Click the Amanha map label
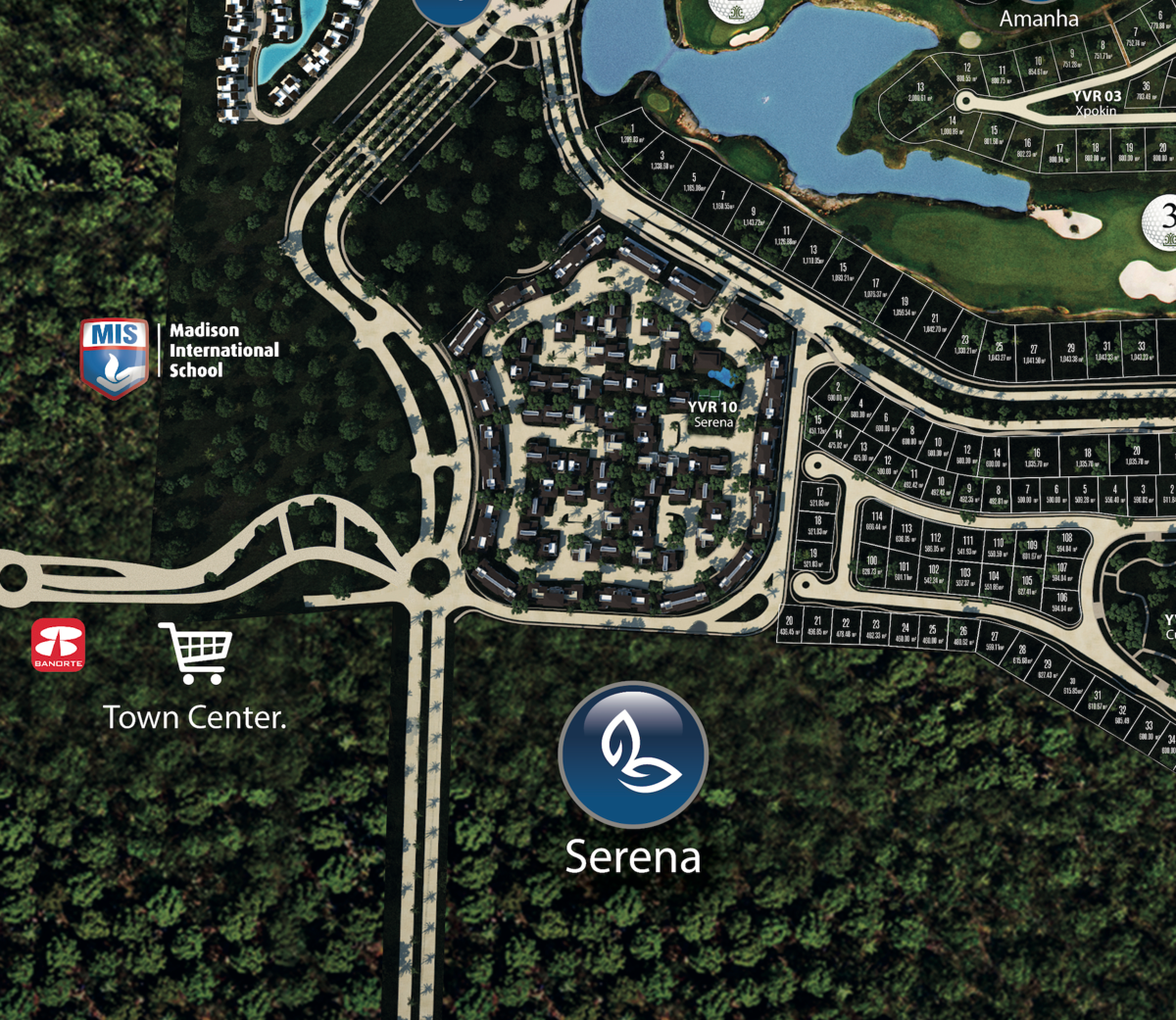The width and height of the screenshot is (1176, 1020). pos(1039,19)
